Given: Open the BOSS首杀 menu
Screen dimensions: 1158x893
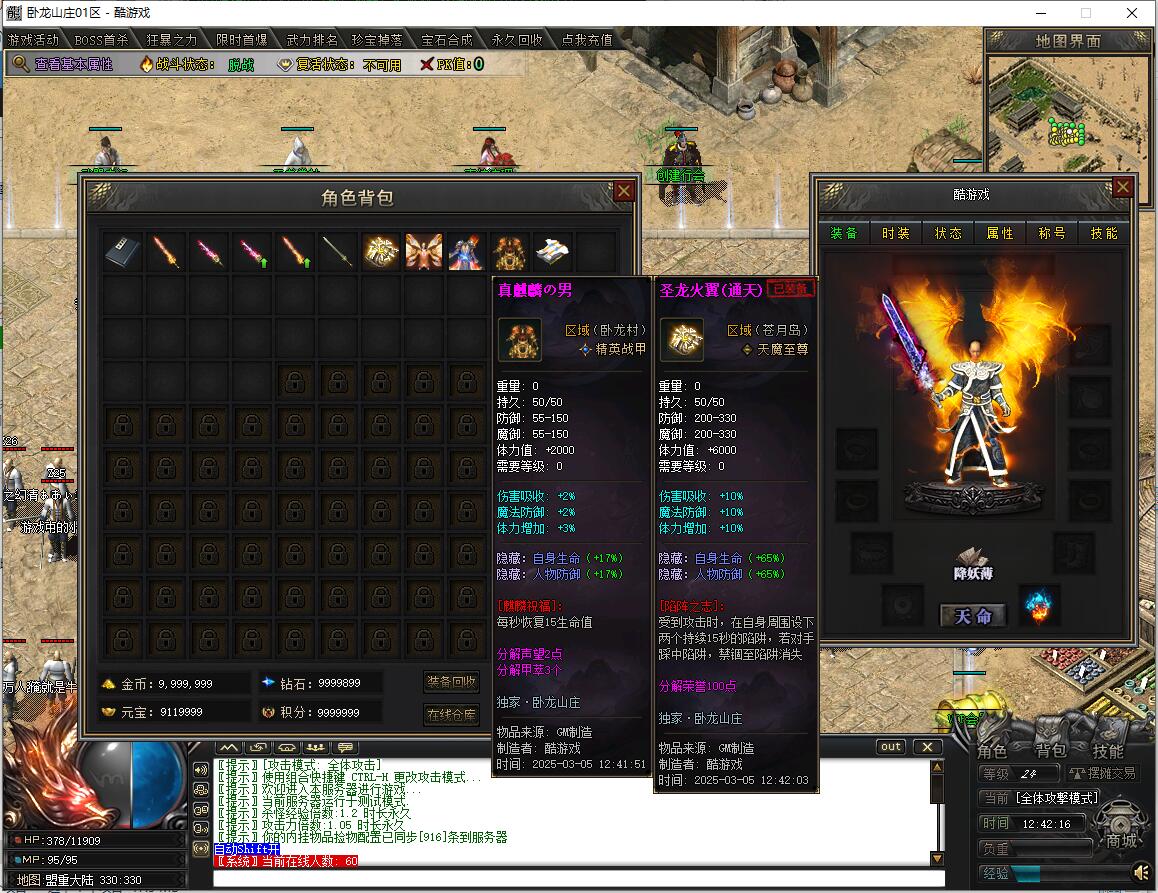Looking at the screenshot, I should click(102, 40).
